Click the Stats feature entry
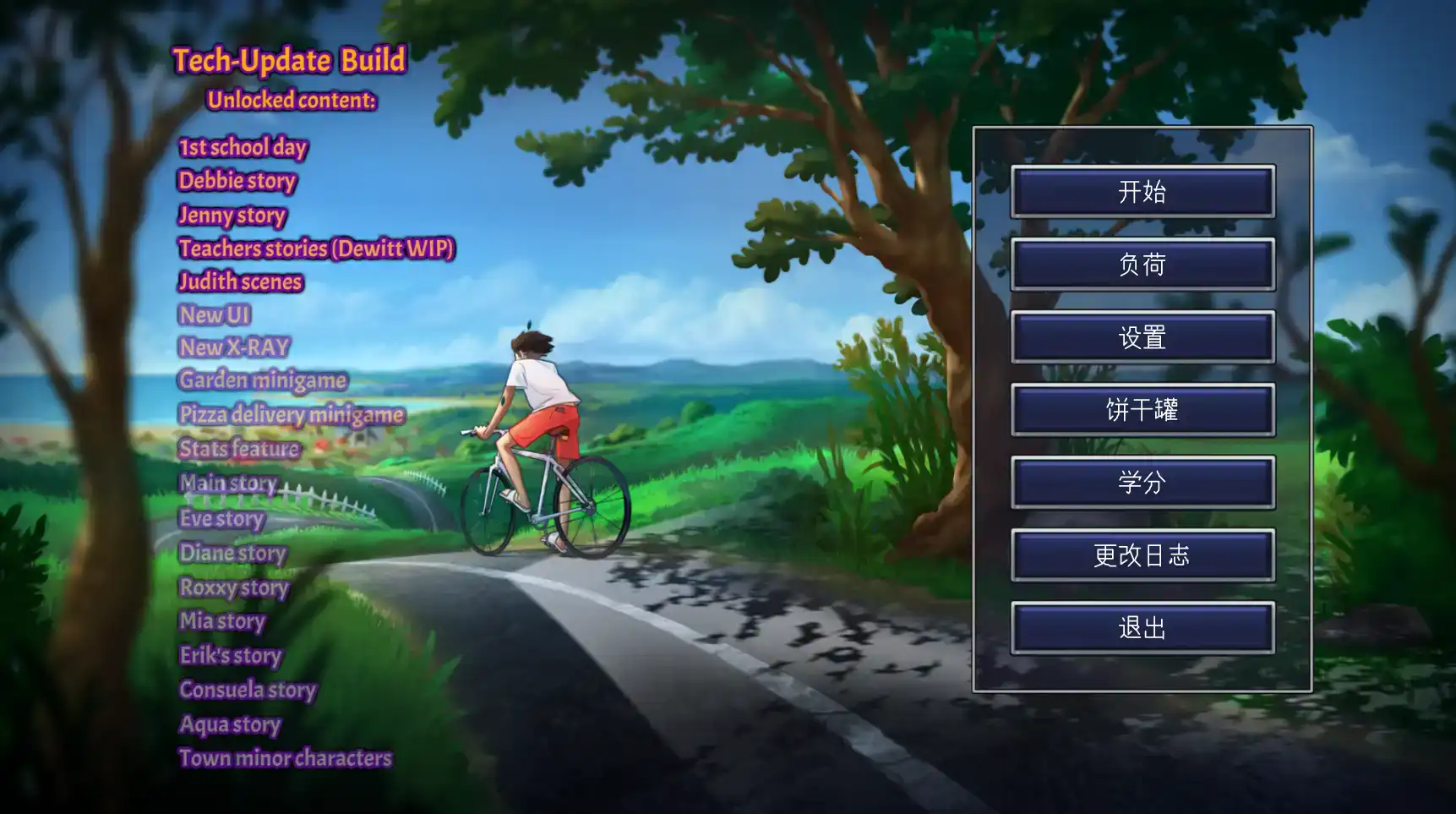 [x=237, y=449]
